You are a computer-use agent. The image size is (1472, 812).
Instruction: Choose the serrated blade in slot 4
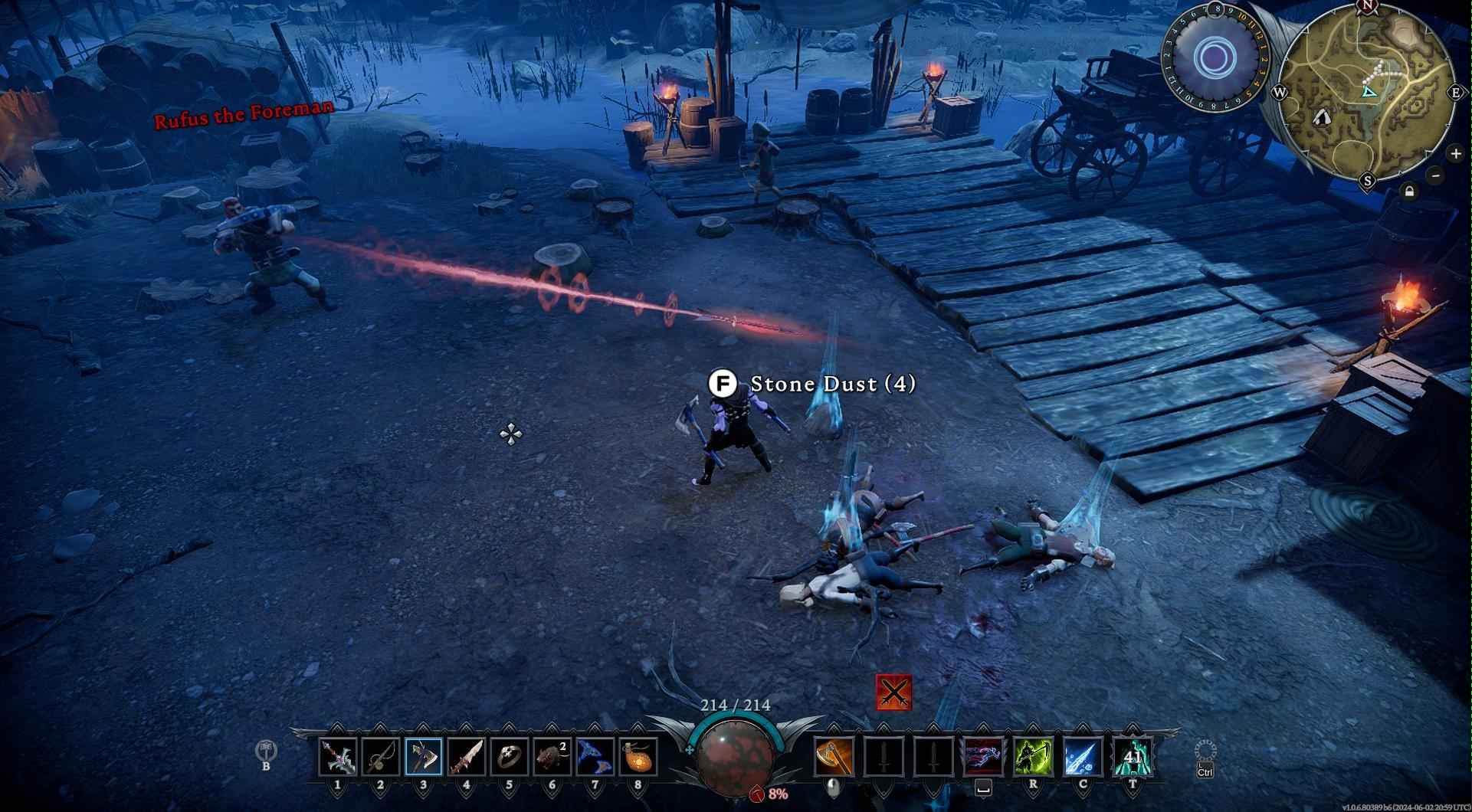point(467,757)
